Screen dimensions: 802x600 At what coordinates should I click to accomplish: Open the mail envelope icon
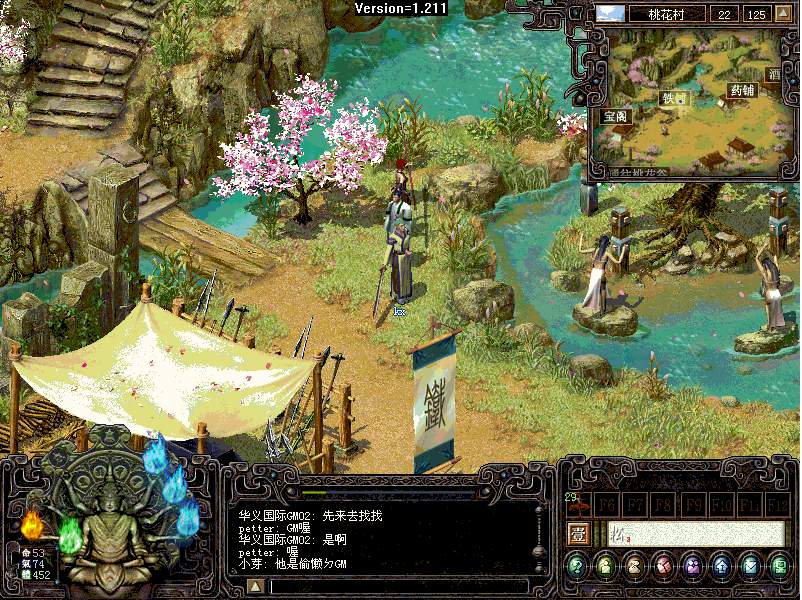click(x=750, y=567)
